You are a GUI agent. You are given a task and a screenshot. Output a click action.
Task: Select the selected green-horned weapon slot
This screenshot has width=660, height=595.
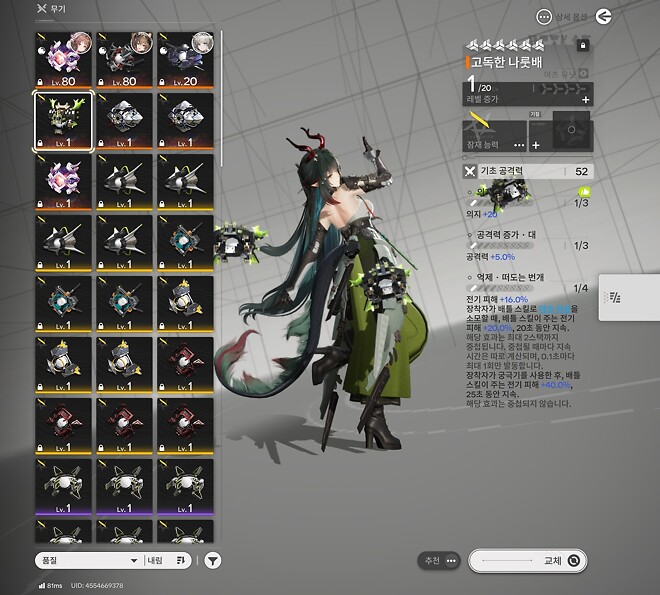(x=64, y=121)
